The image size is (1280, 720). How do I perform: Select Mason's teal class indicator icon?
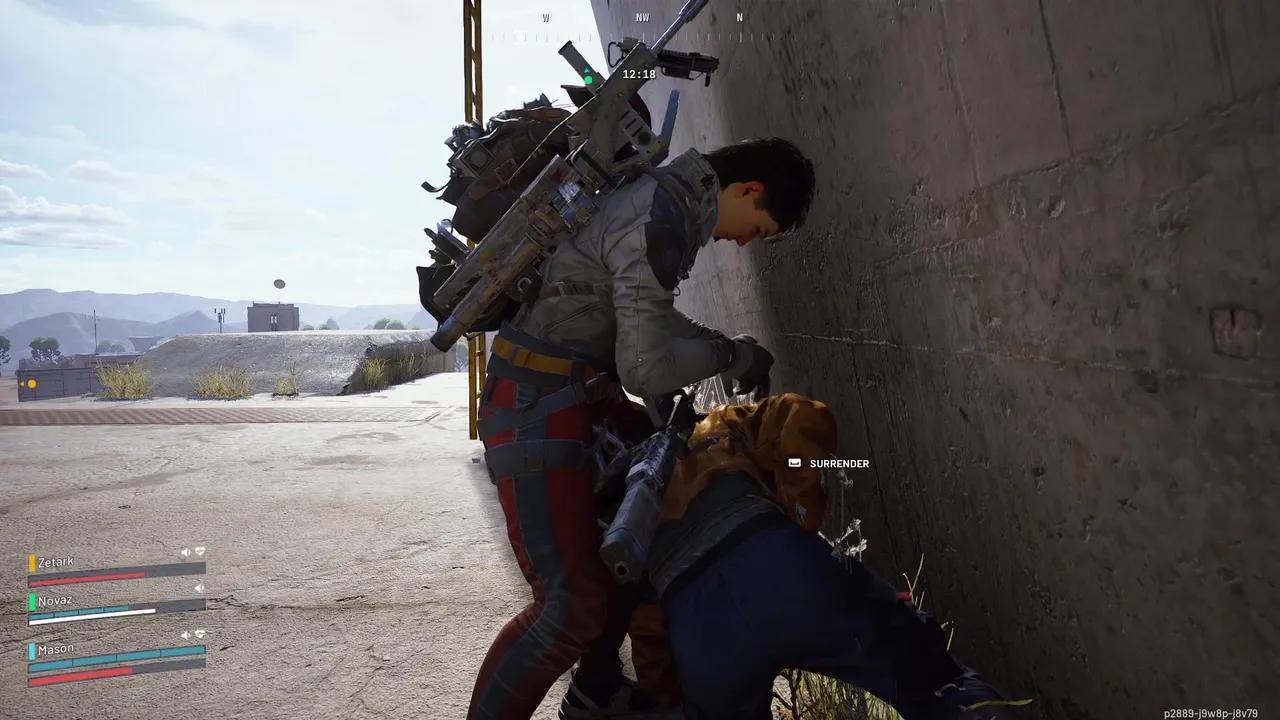32,650
